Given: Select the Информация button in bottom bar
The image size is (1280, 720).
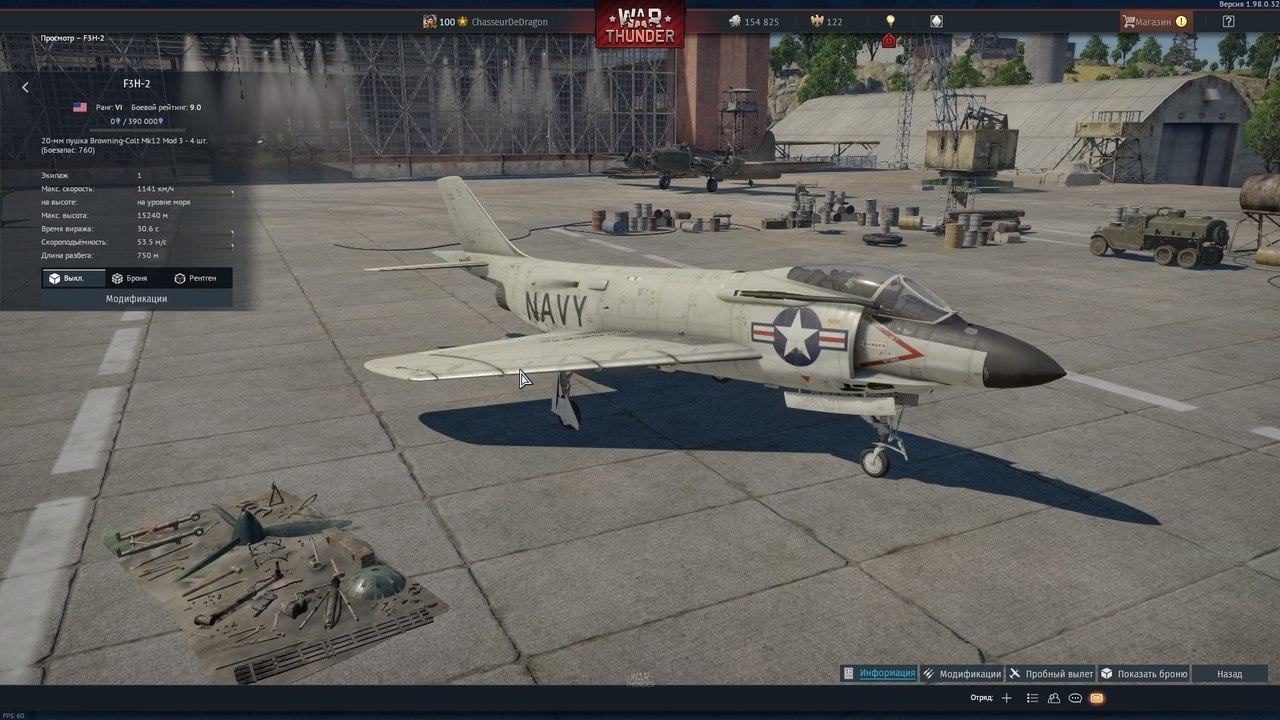Looking at the screenshot, I should (879, 674).
